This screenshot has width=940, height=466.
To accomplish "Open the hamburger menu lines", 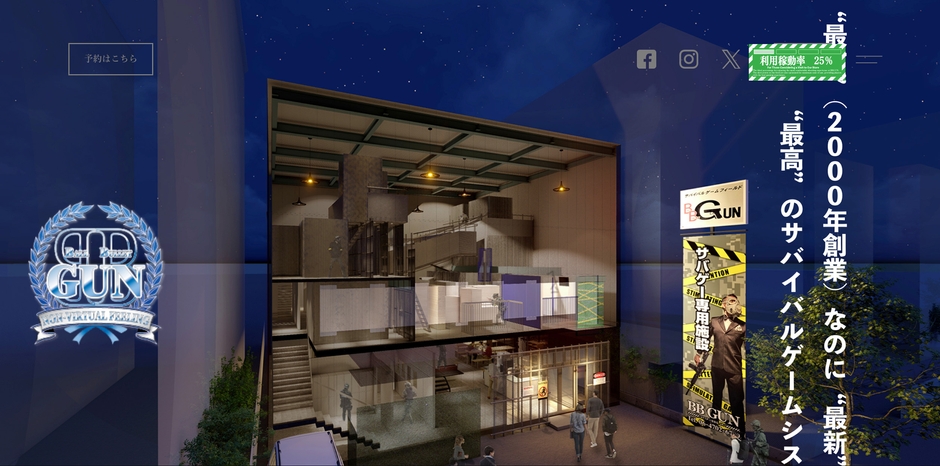I will [x=868, y=59].
